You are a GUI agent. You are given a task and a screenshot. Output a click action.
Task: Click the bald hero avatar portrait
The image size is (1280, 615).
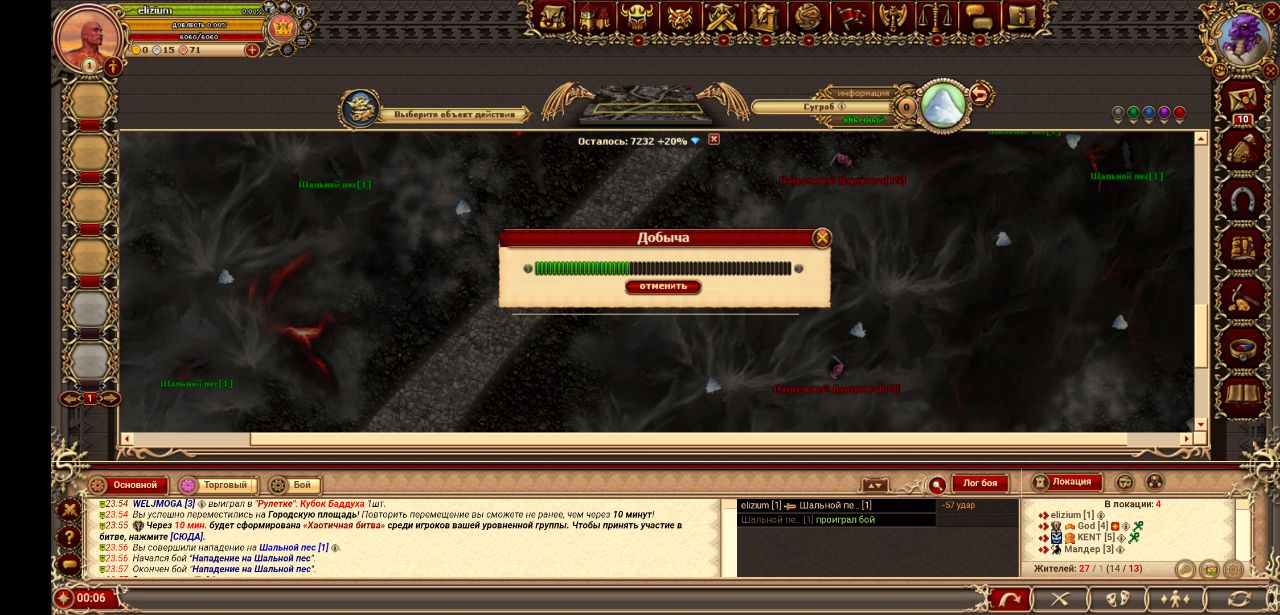(89, 37)
